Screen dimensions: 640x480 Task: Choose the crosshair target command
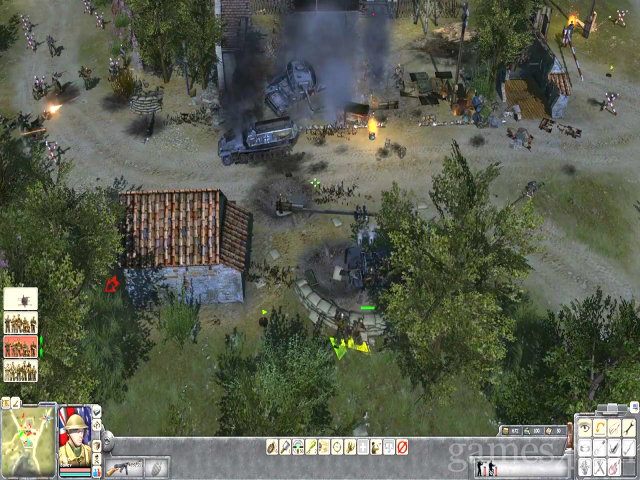pyautogui.click(x=337, y=447)
